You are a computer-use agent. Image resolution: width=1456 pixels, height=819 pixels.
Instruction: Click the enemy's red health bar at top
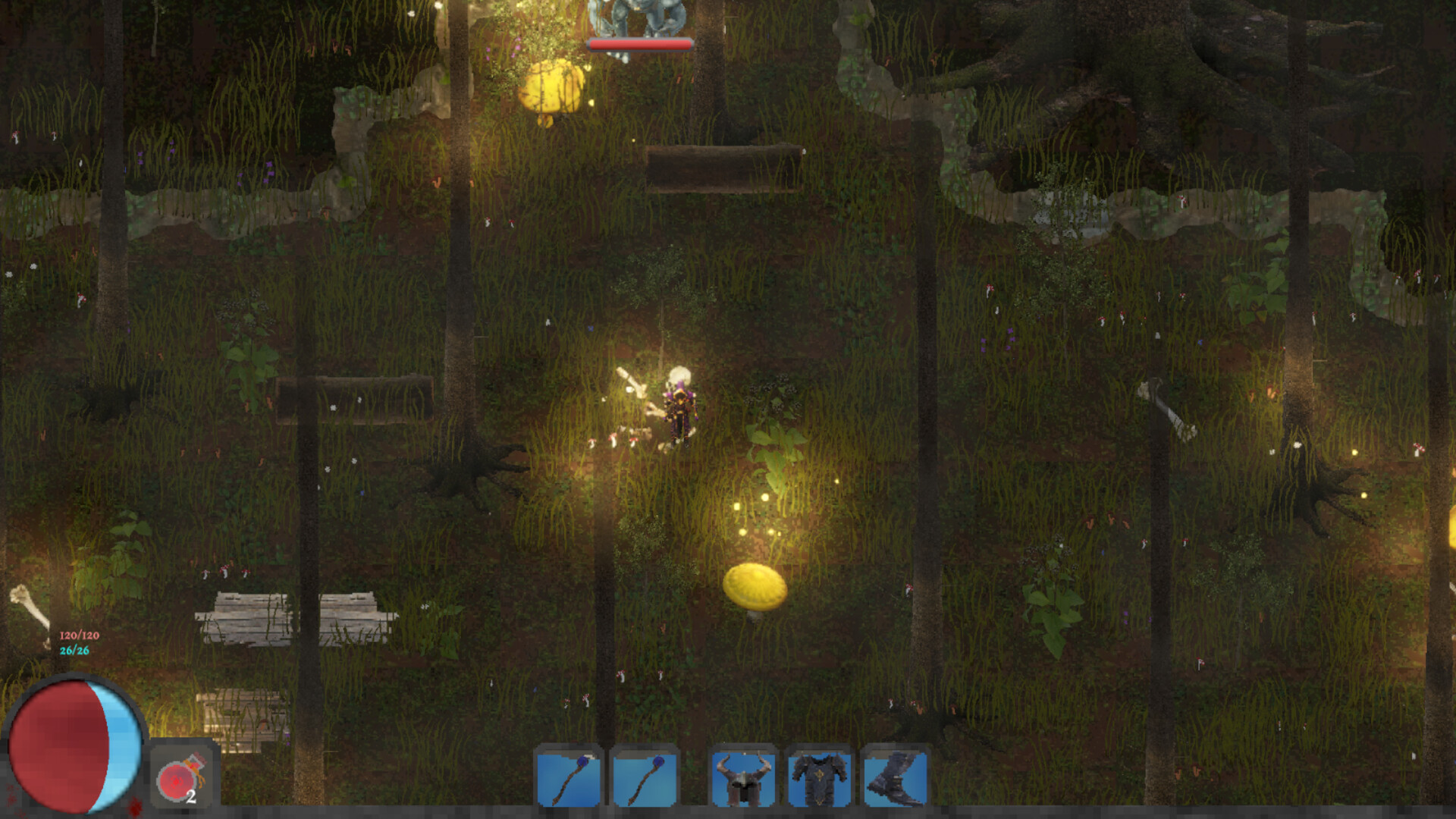click(x=641, y=43)
